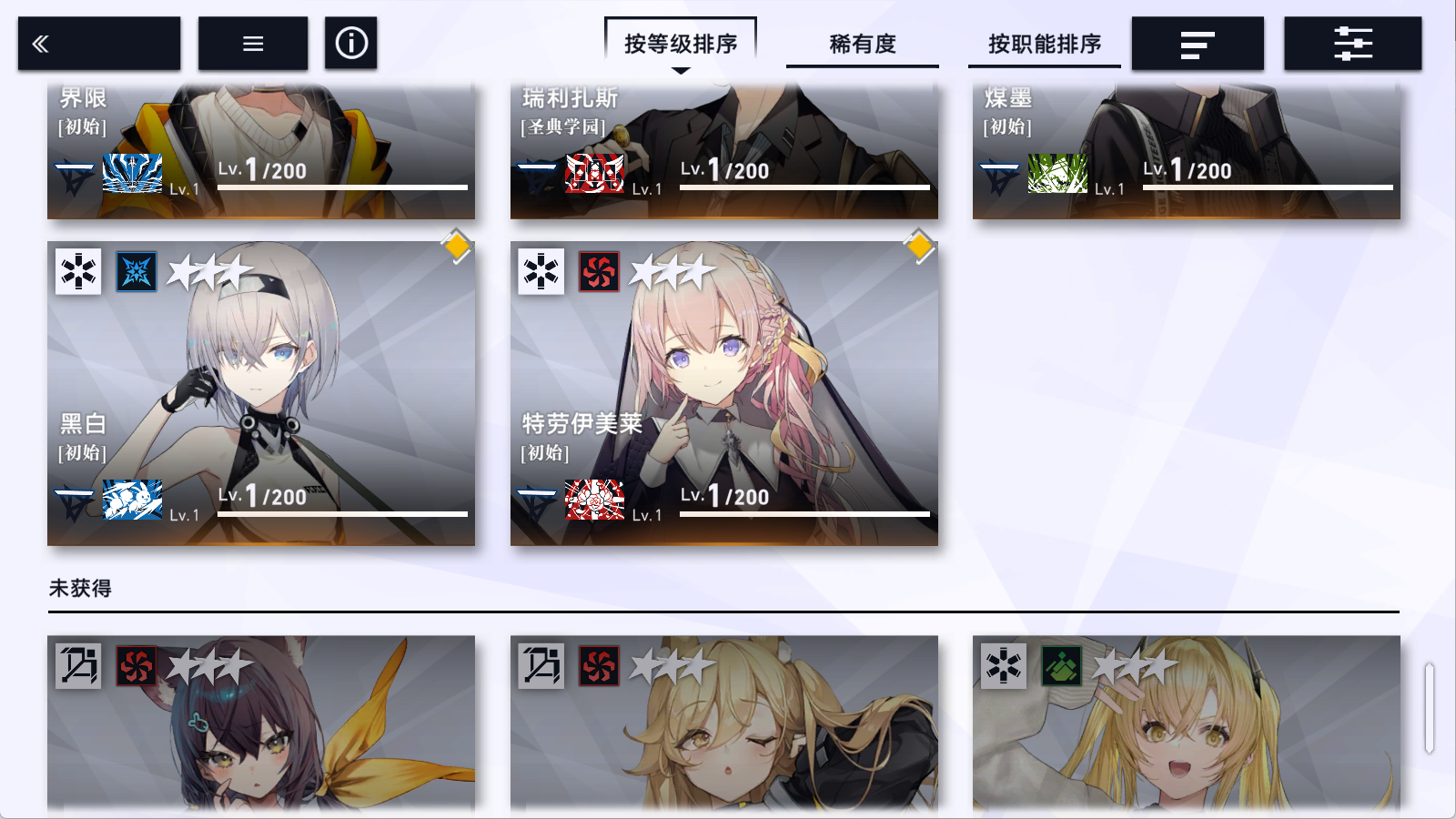Select 特劳伊美莱's equipped weapon icon
This screenshot has height=819, width=1456.
click(x=592, y=500)
